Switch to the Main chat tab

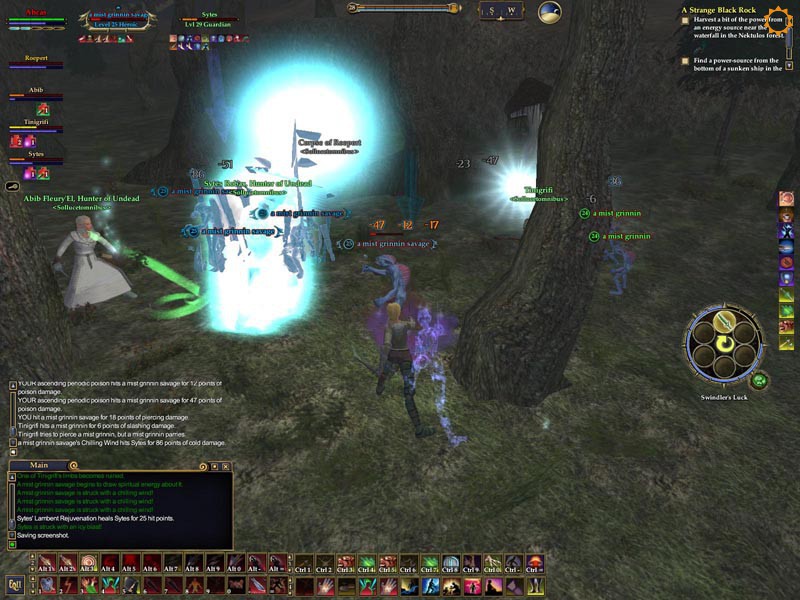39,465
